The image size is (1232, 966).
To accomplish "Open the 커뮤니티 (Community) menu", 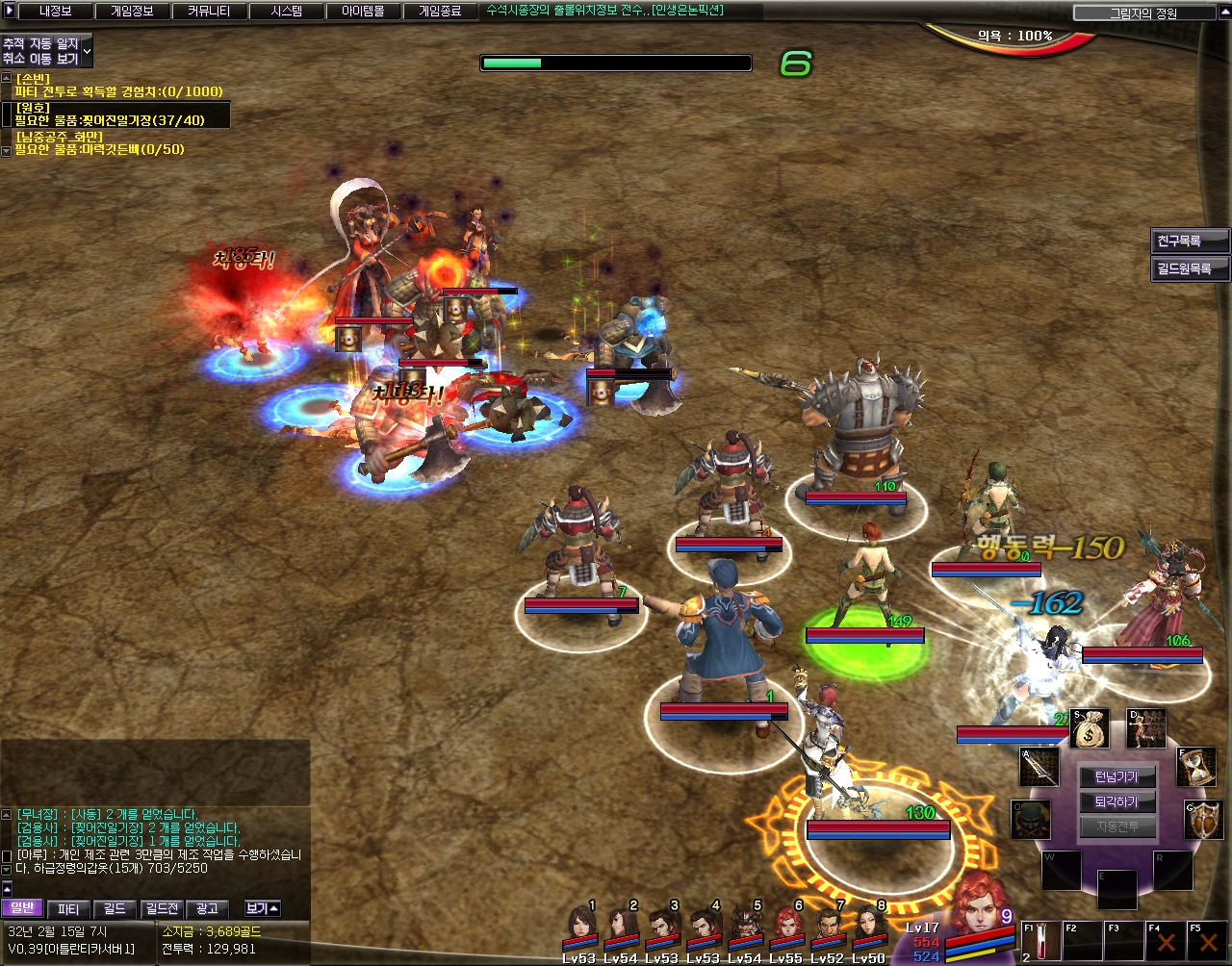I will pos(208,12).
